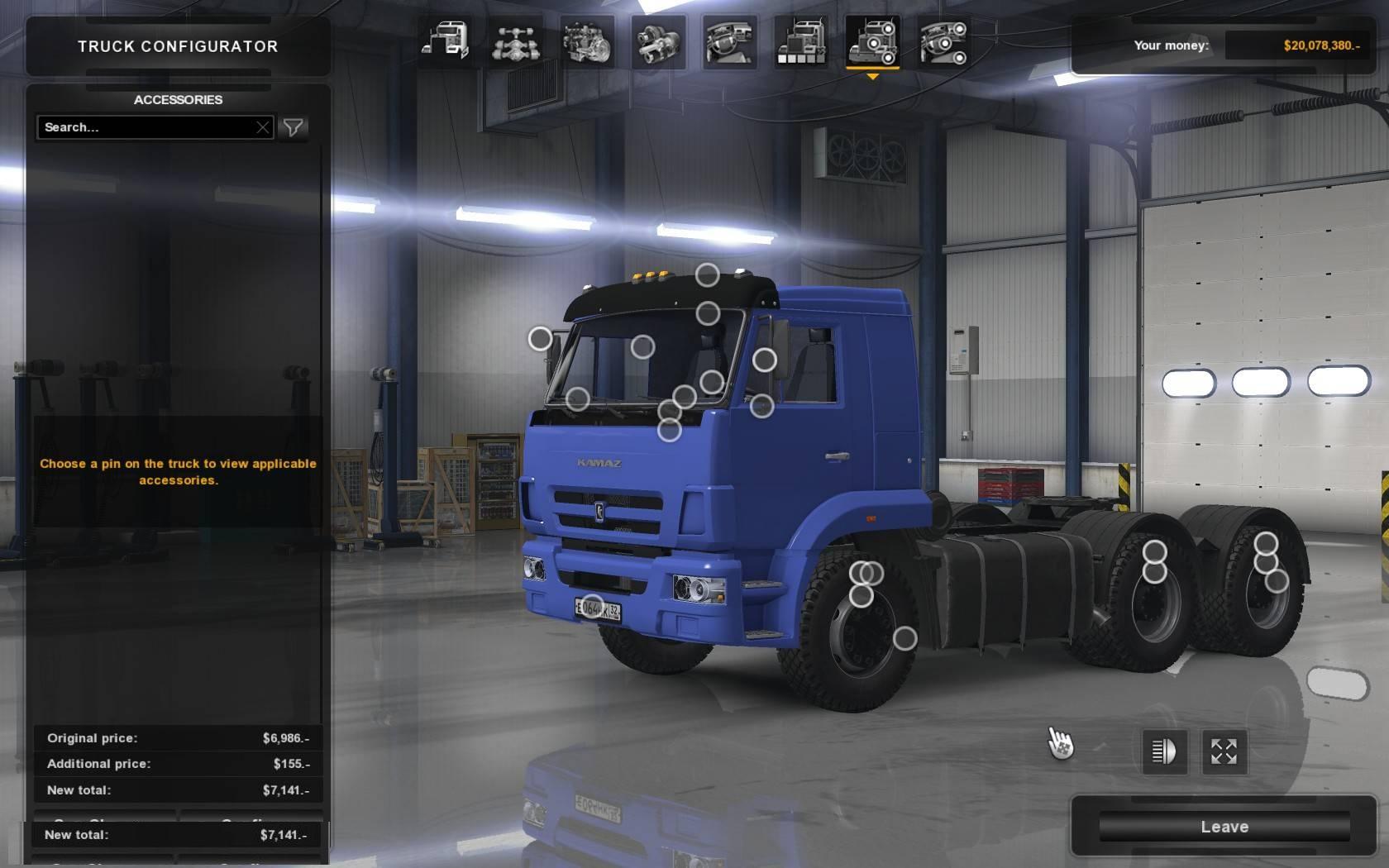Screen dimensions: 1389x868
Task: Select the pin behind the front wheel mudflap
Action: 905,638
